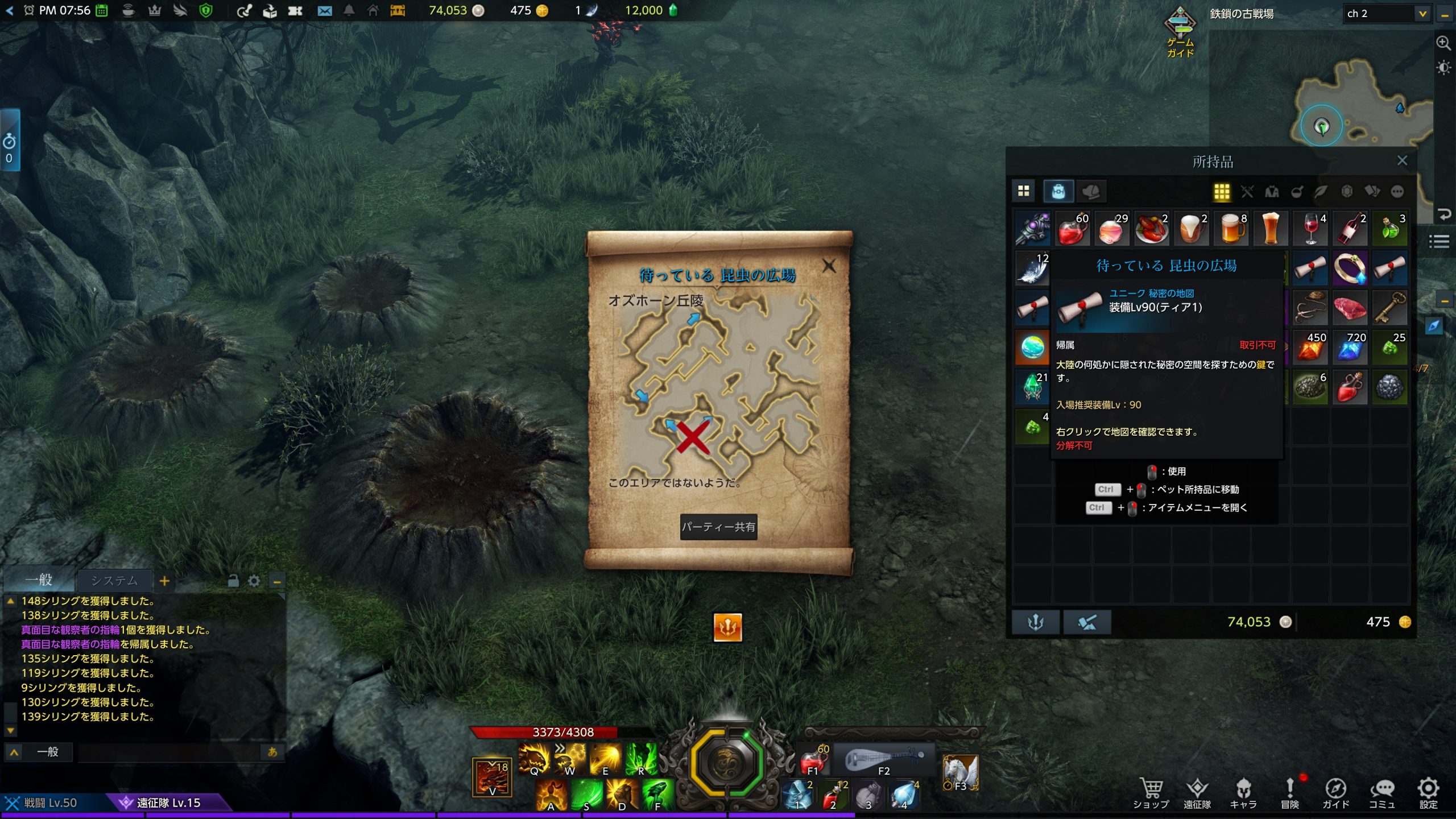Open the 設定 settings menu
This screenshot has height=819, width=1456.
coord(1428,792)
